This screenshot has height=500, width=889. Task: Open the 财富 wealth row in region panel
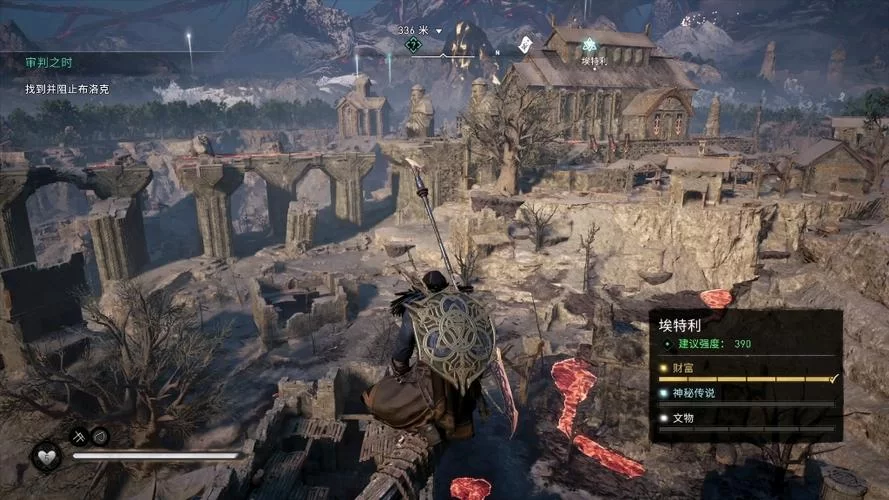tap(746, 369)
